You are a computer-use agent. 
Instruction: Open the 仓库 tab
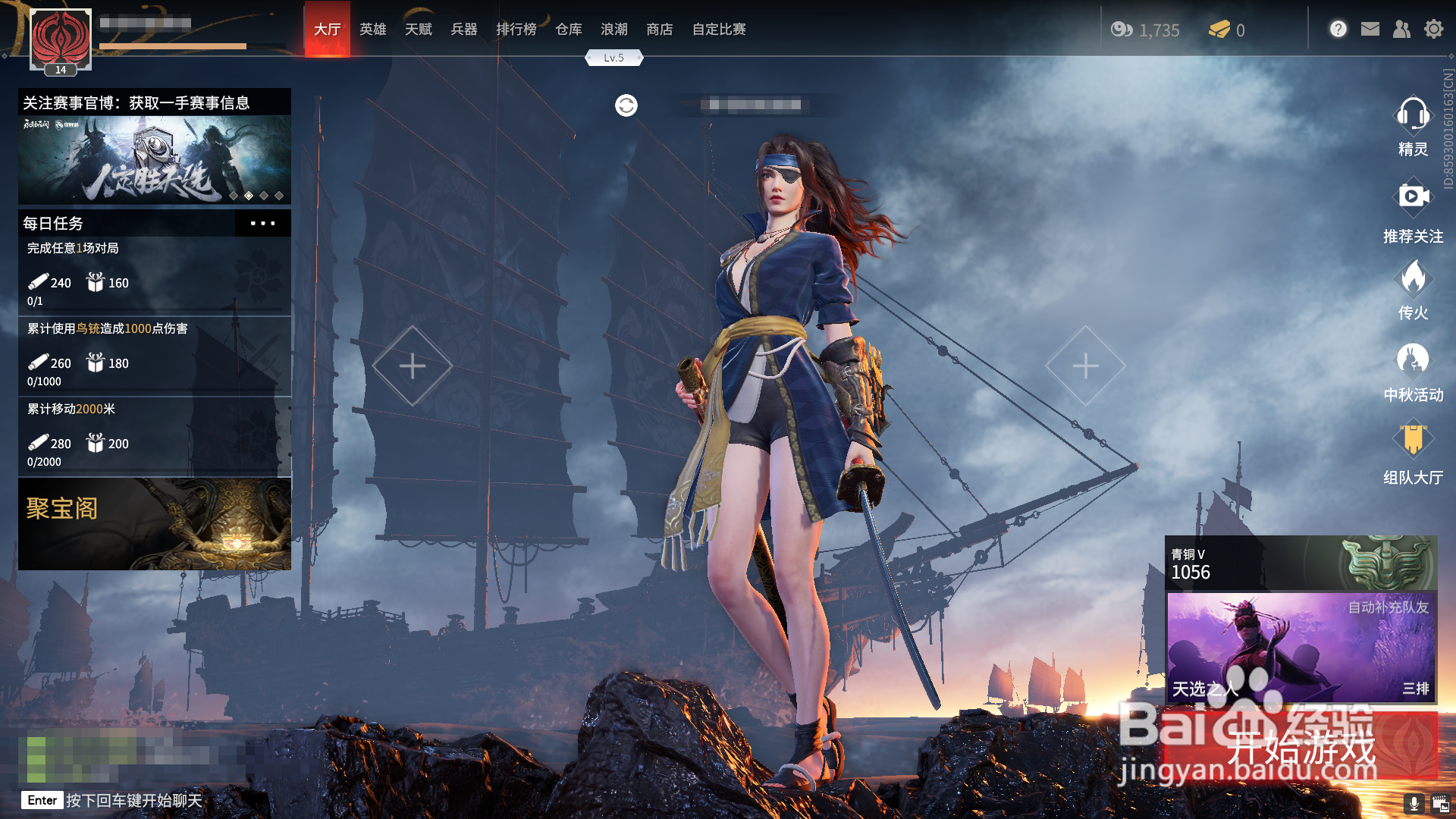click(x=568, y=30)
